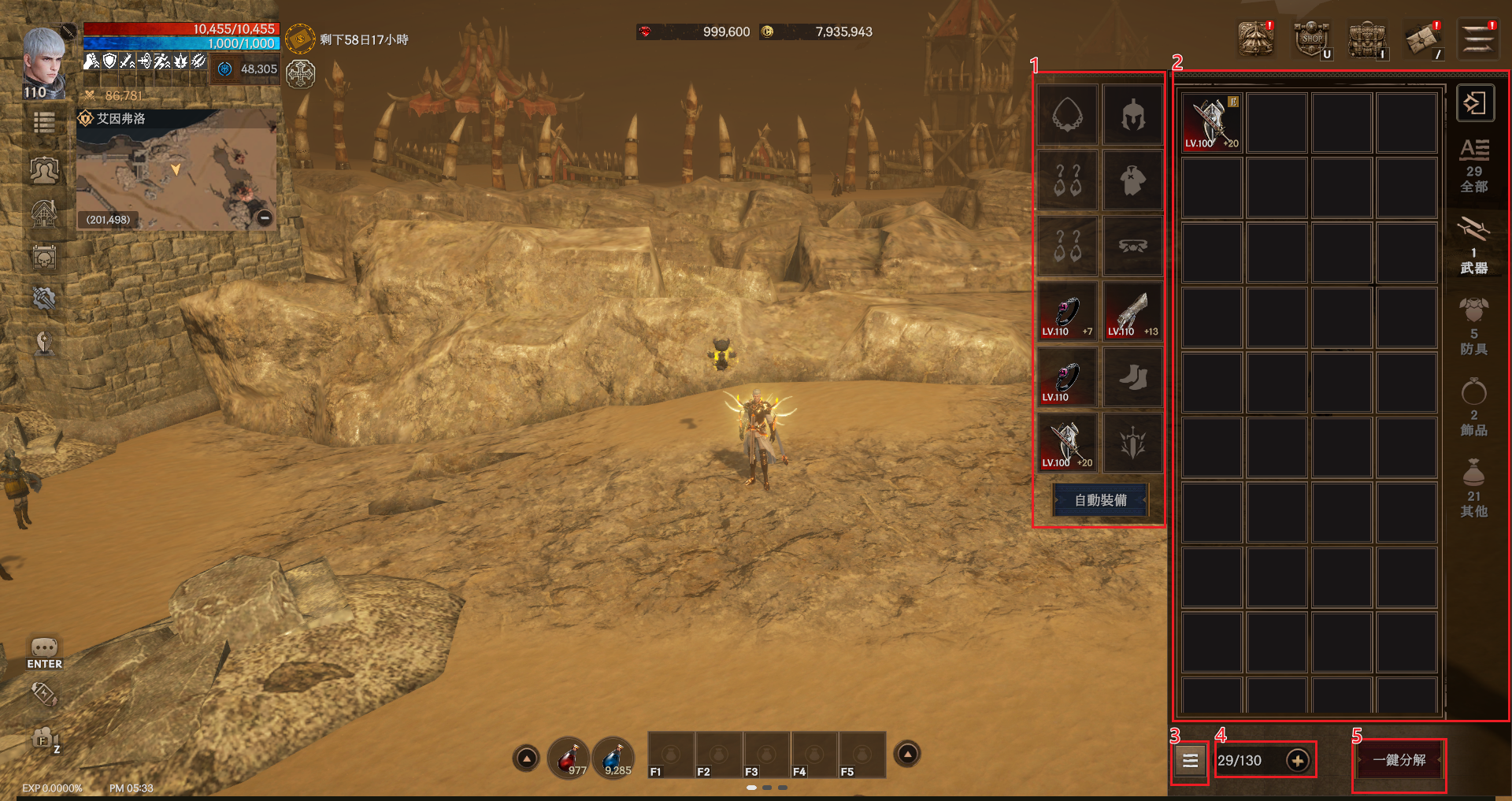Open the SHOP icon in the top bar
The width and height of the screenshot is (1512, 801).
[1312, 39]
